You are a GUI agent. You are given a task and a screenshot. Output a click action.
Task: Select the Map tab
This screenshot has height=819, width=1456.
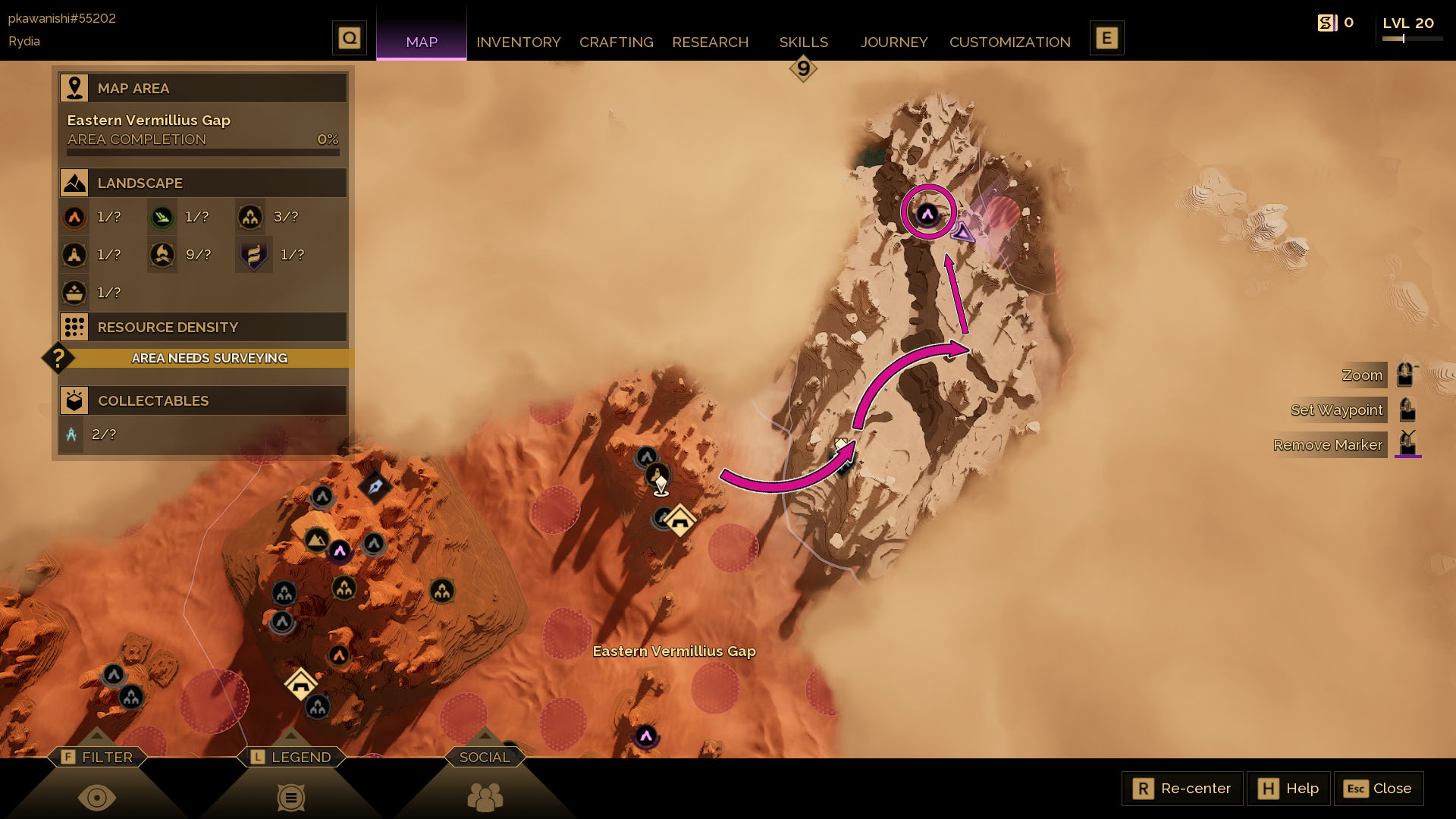click(422, 42)
